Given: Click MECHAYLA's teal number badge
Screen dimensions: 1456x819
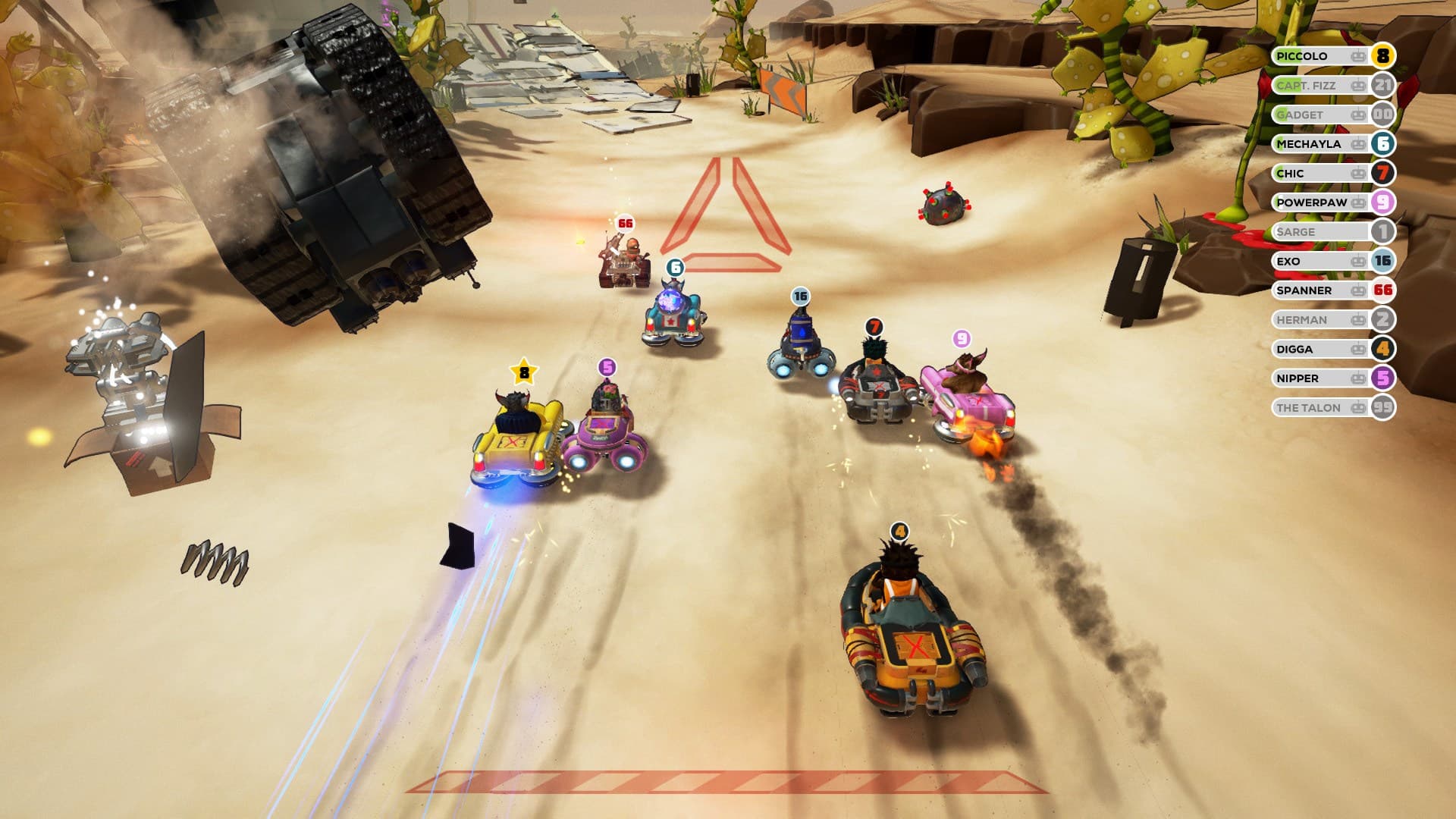Looking at the screenshot, I should pyautogui.click(x=1384, y=144).
